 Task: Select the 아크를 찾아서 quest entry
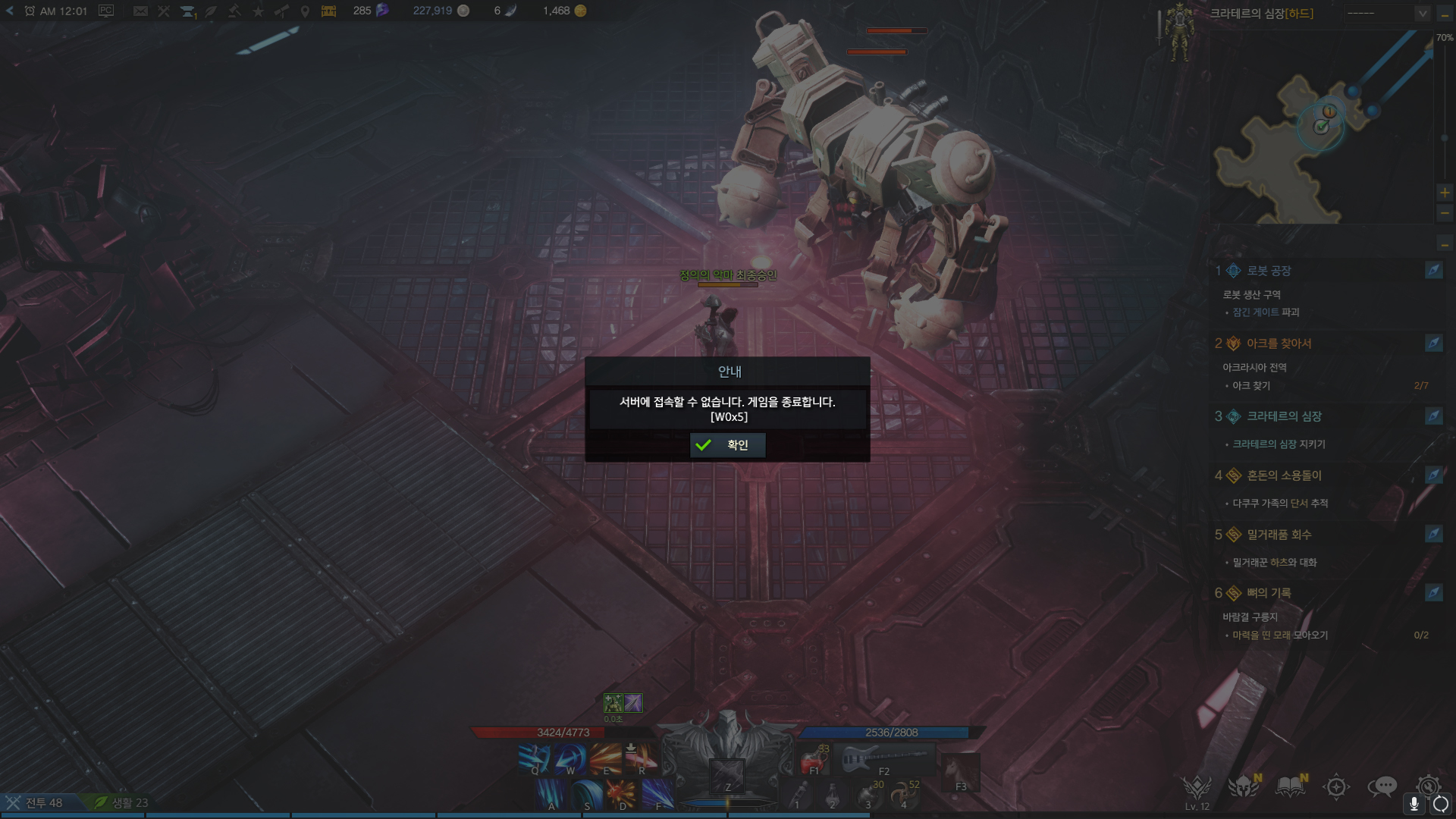point(1279,344)
